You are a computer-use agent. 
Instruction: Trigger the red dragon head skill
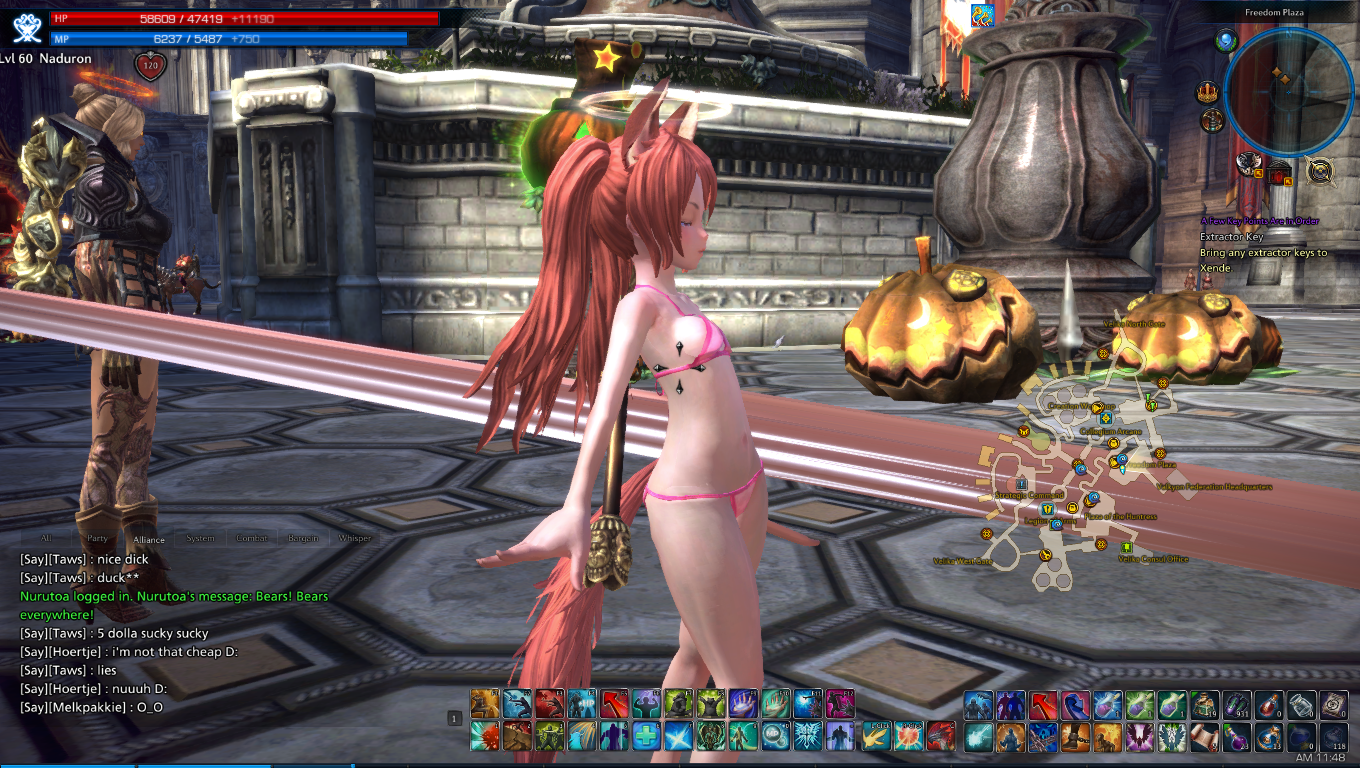pyautogui.click(x=940, y=736)
